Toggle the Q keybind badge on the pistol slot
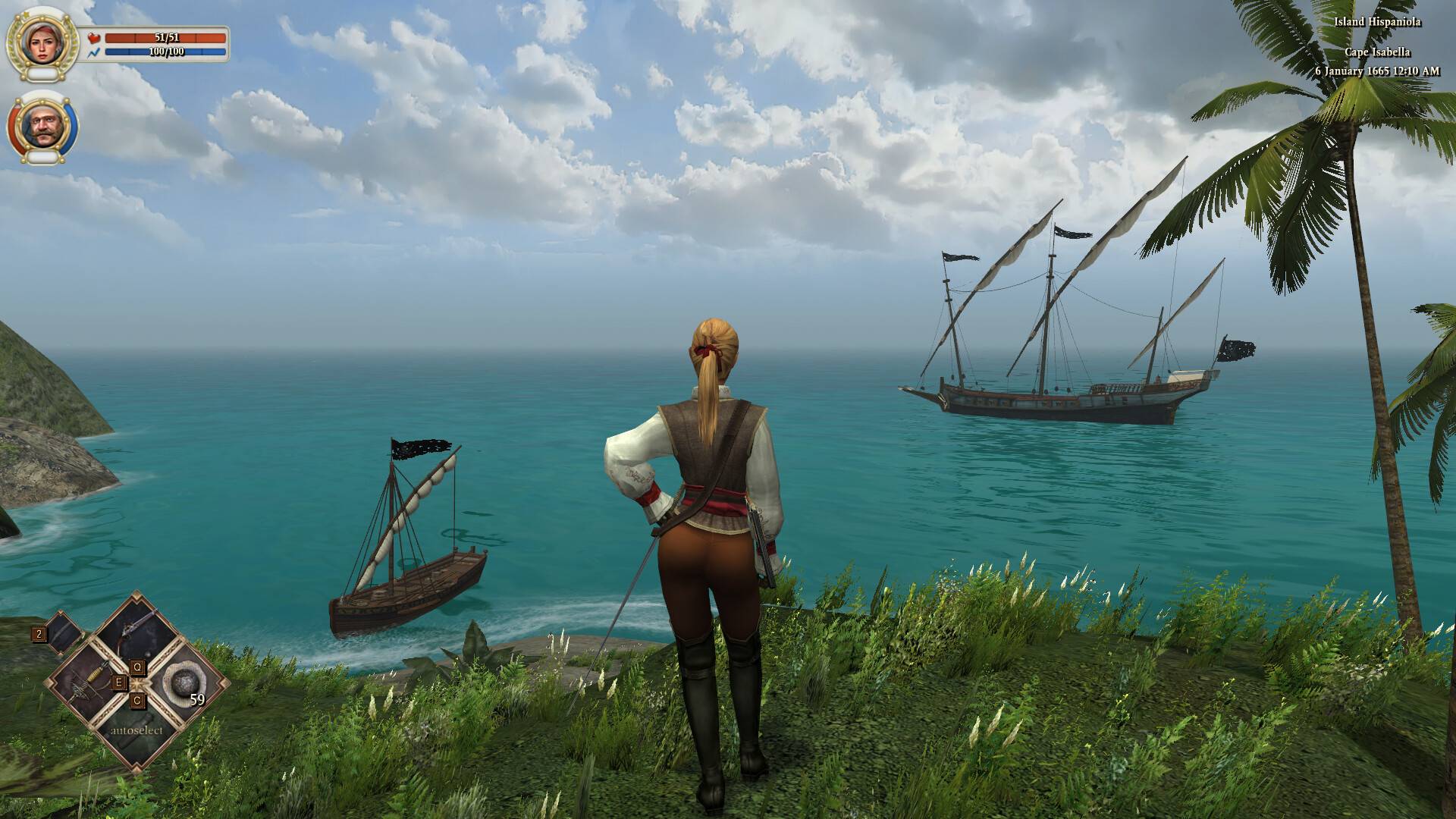Screen dimensions: 1456x819 138,668
